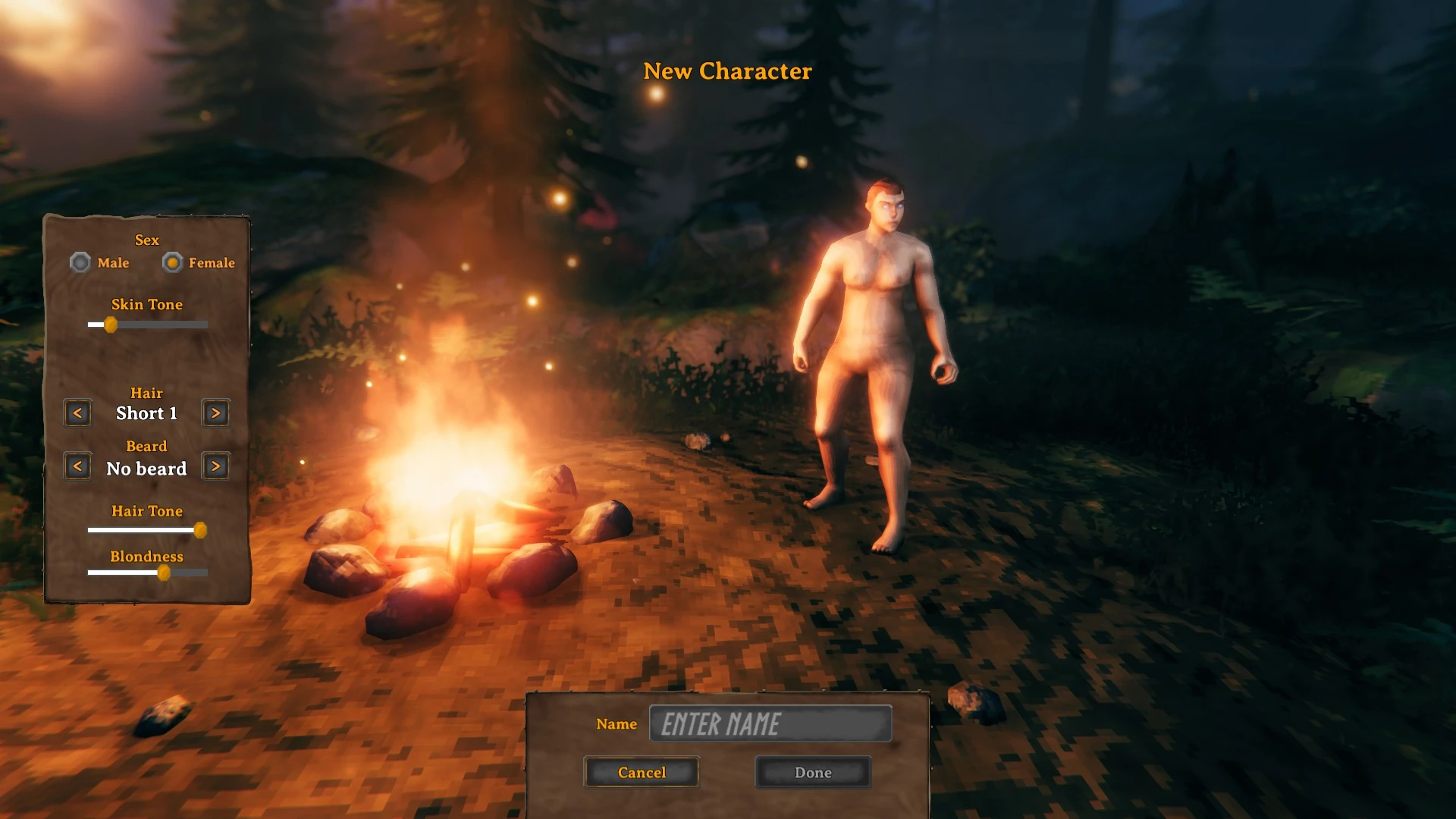Click the left arrow beside Short 1

pyautogui.click(x=77, y=413)
